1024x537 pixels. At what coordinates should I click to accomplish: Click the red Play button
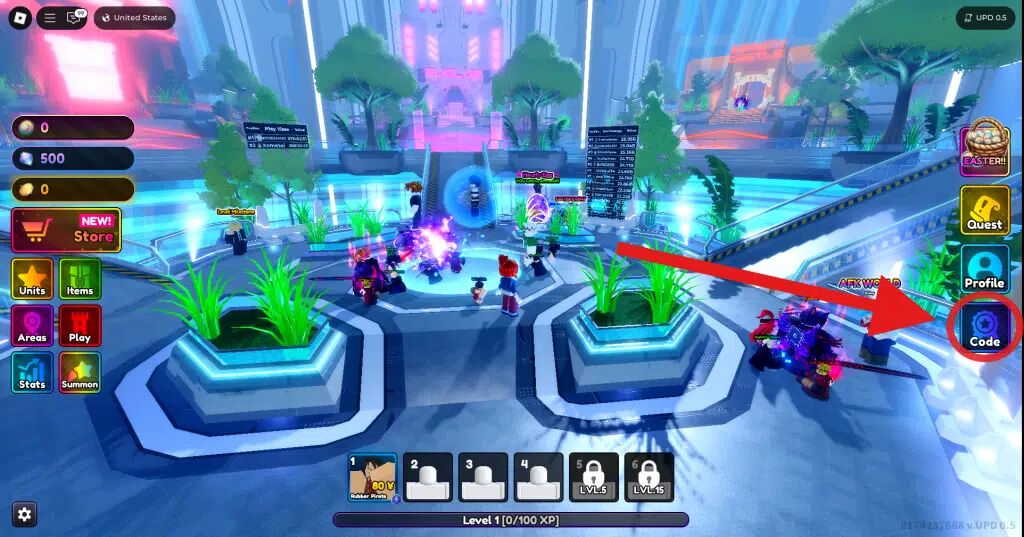tap(80, 325)
